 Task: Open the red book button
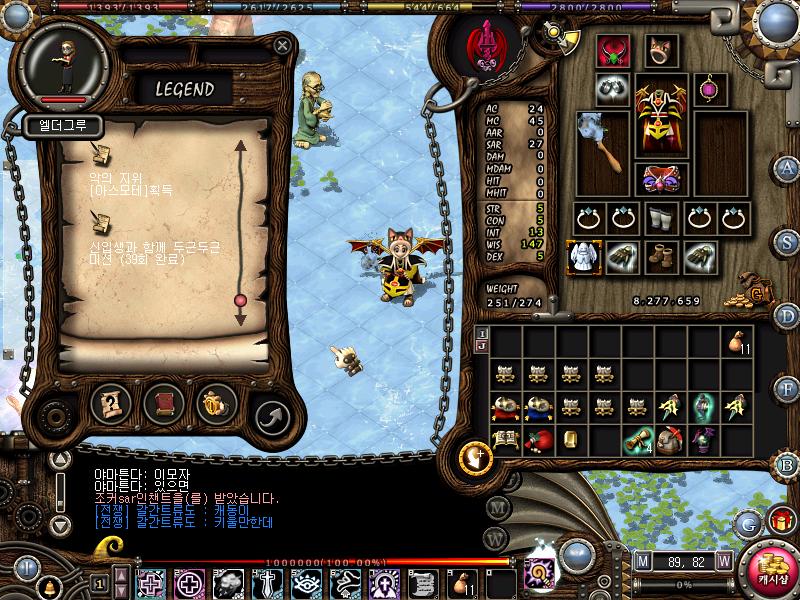tap(163, 403)
